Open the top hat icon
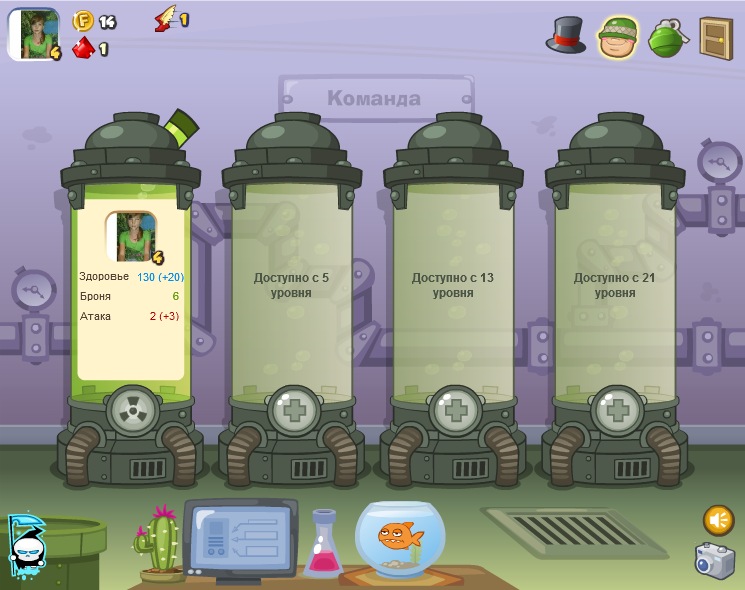 pyautogui.click(x=566, y=35)
